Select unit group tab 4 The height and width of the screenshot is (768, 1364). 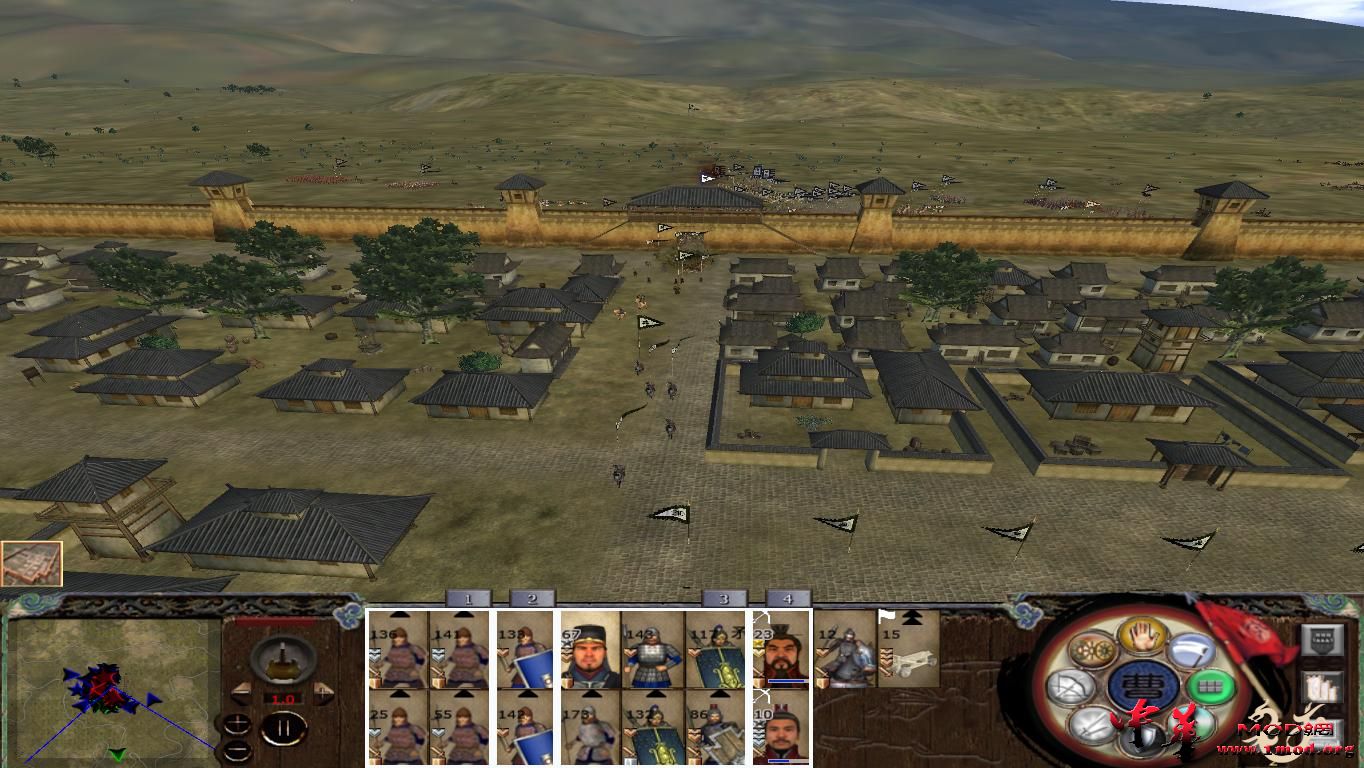[x=788, y=599]
